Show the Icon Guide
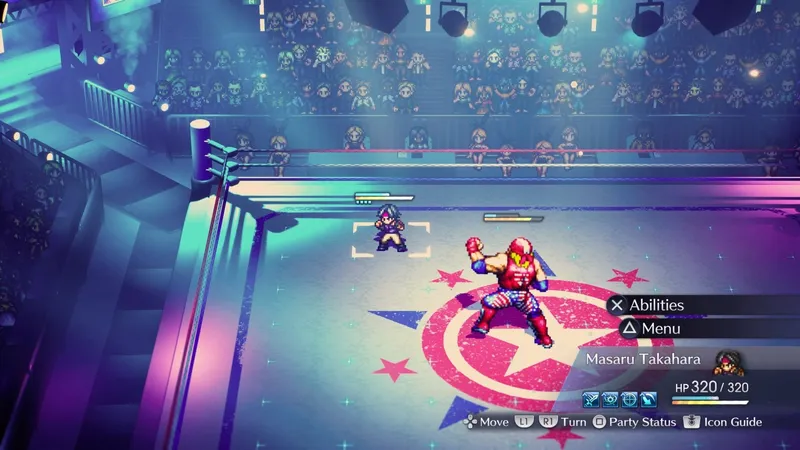Image resolution: width=800 pixels, height=450 pixels. (x=728, y=422)
